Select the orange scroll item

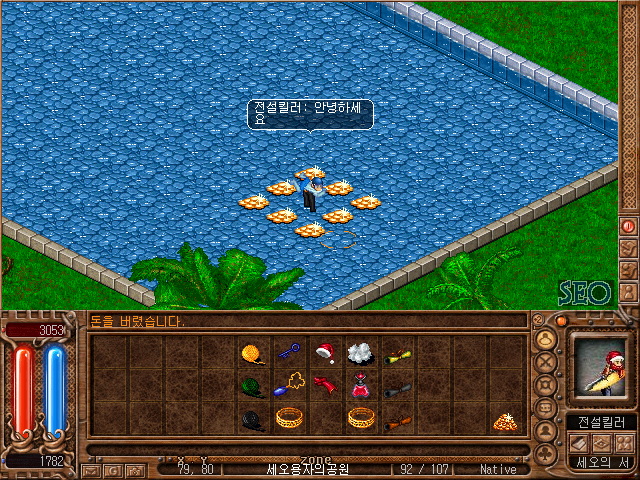tap(397, 421)
